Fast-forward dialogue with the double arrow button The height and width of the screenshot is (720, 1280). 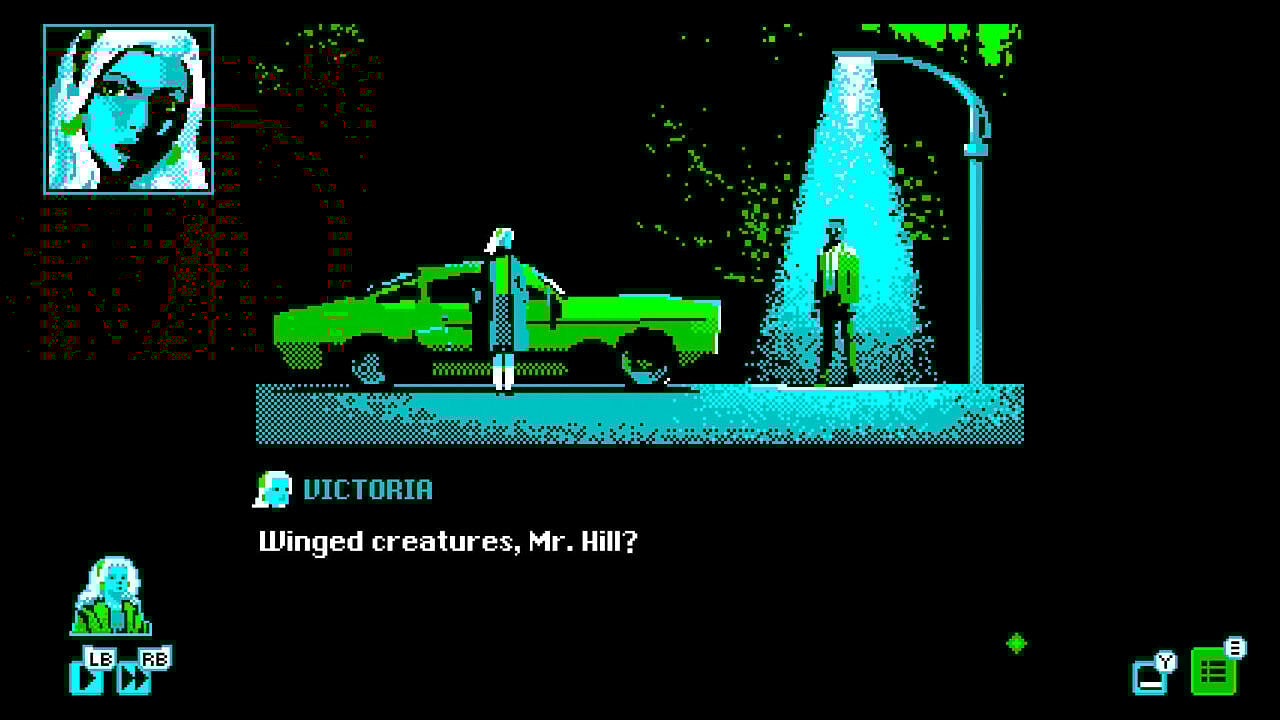[x=134, y=677]
